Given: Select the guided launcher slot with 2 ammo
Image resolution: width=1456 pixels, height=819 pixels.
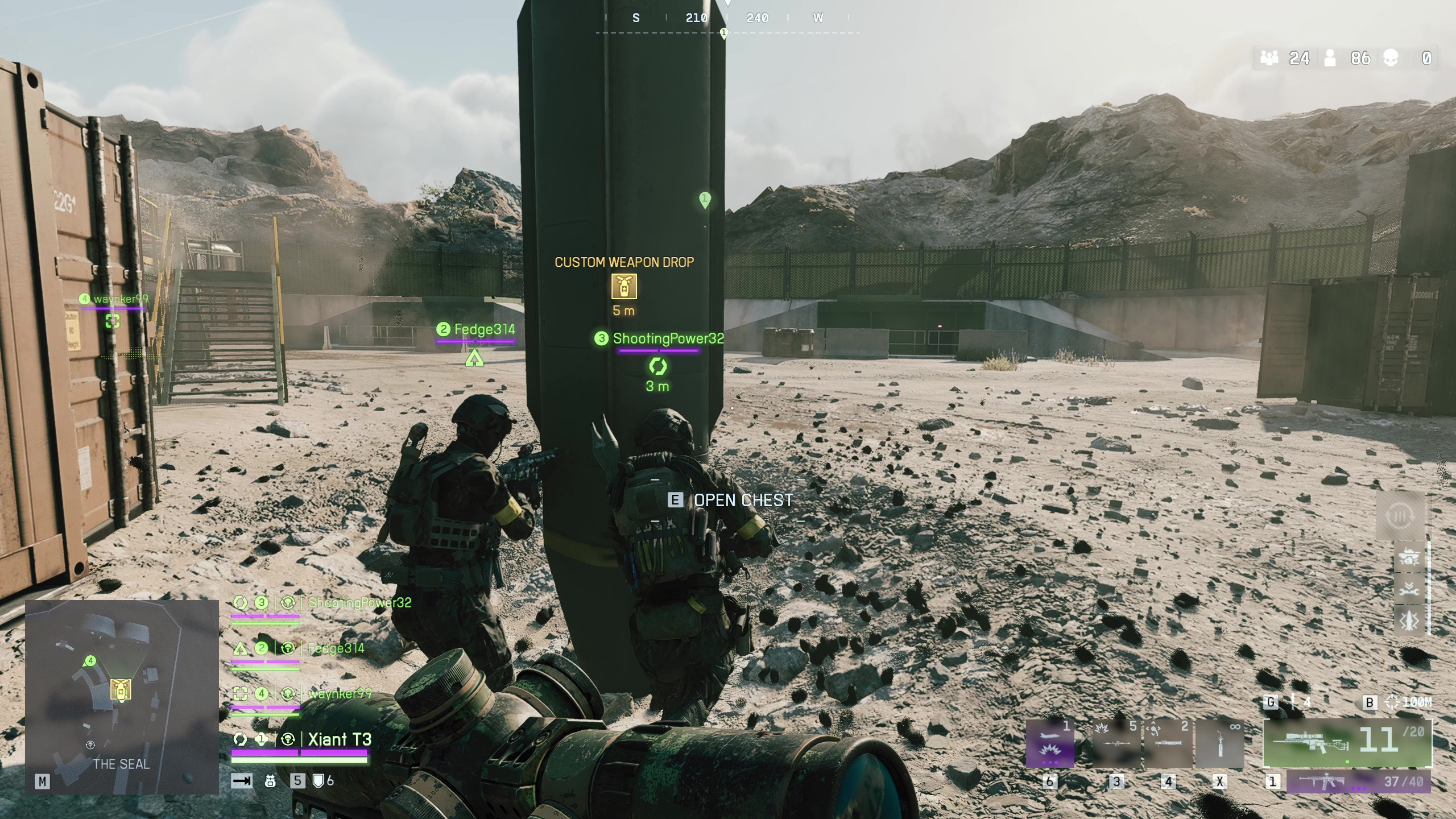Looking at the screenshot, I should coord(1168,745).
